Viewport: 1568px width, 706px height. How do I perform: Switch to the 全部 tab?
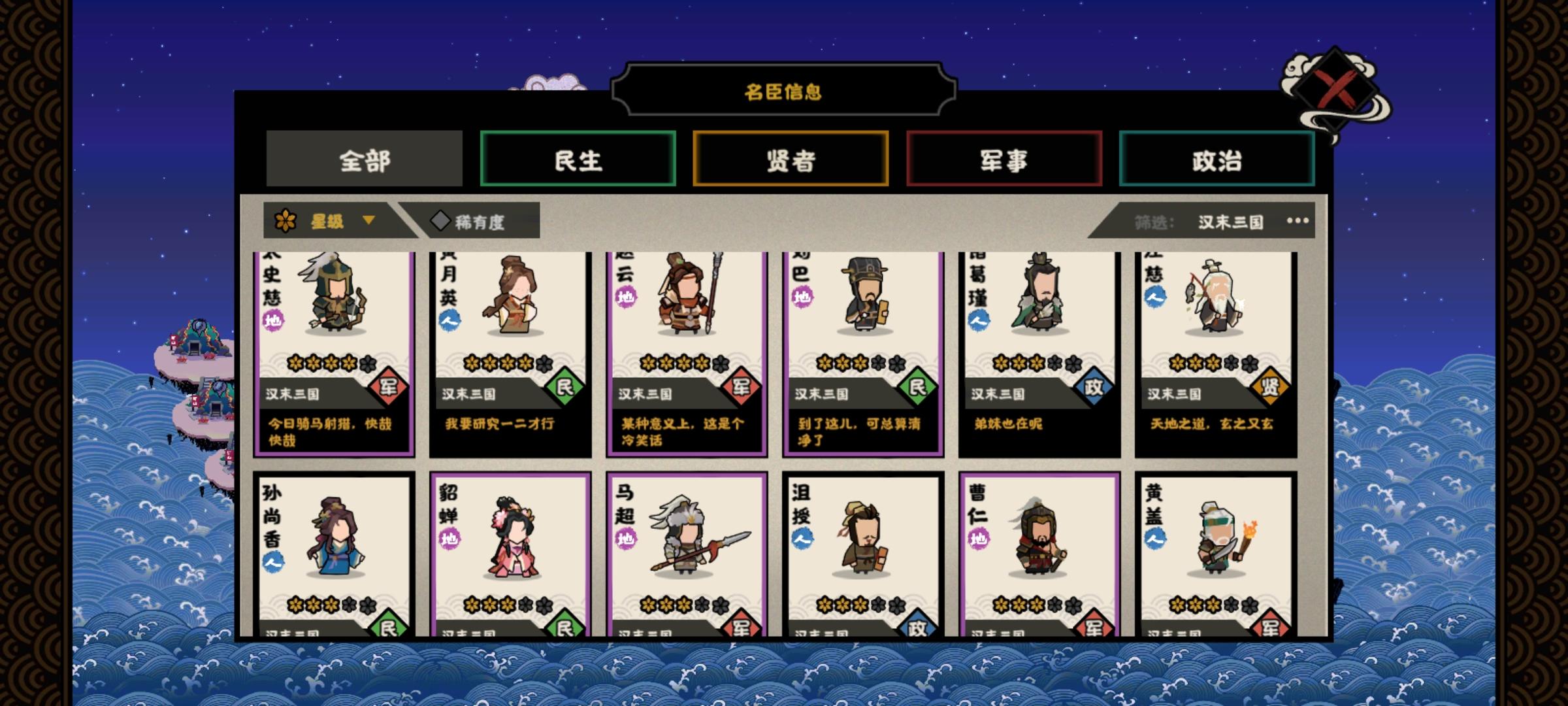pos(364,159)
